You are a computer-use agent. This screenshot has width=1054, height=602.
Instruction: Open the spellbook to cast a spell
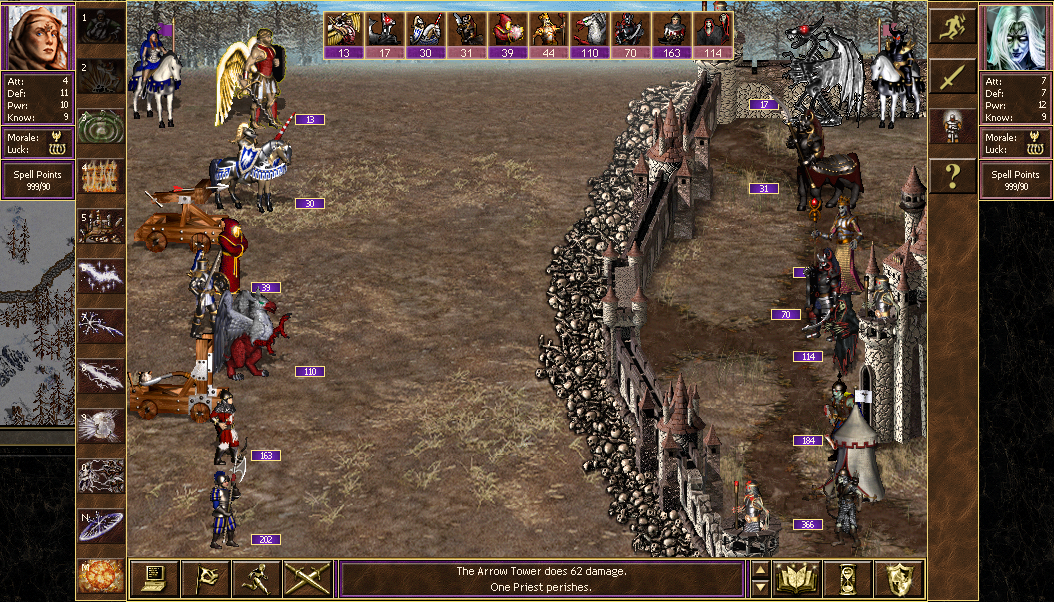coord(797,578)
